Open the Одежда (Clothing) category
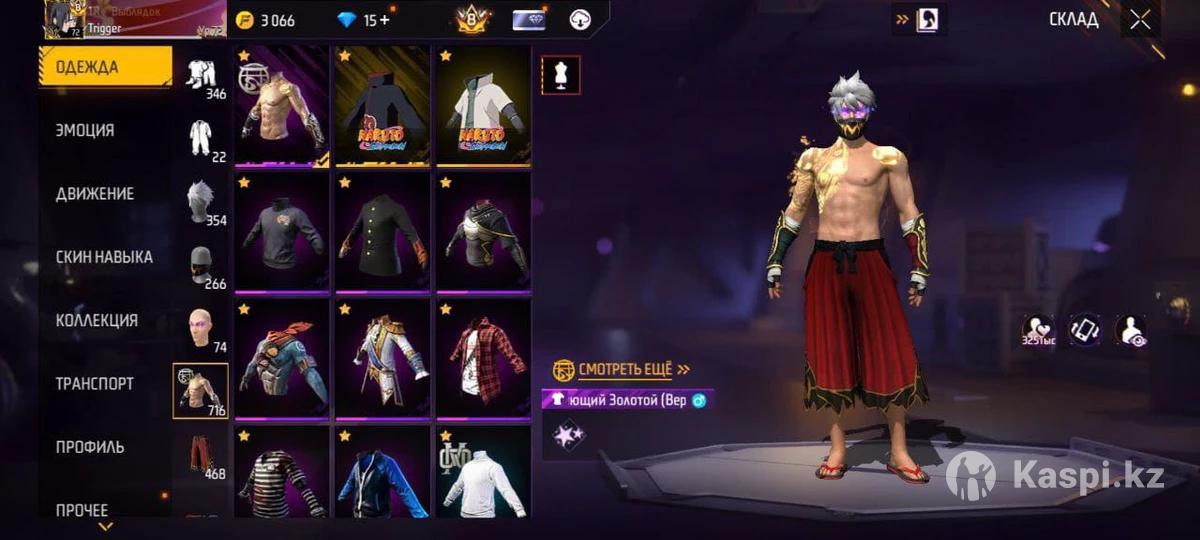This screenshot has height=540, width=1200. click(x=105, y=68)
